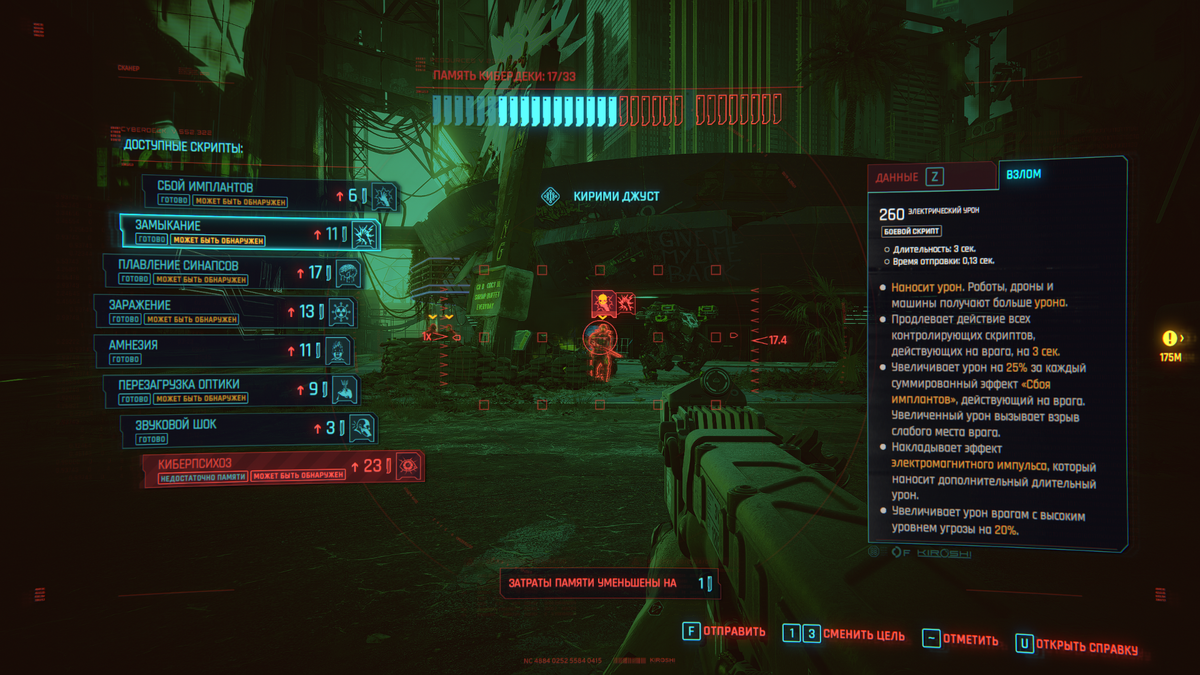Click the Отправить button
The height and width of the screenshot is (675, 1200).
[x=723, y=632]
